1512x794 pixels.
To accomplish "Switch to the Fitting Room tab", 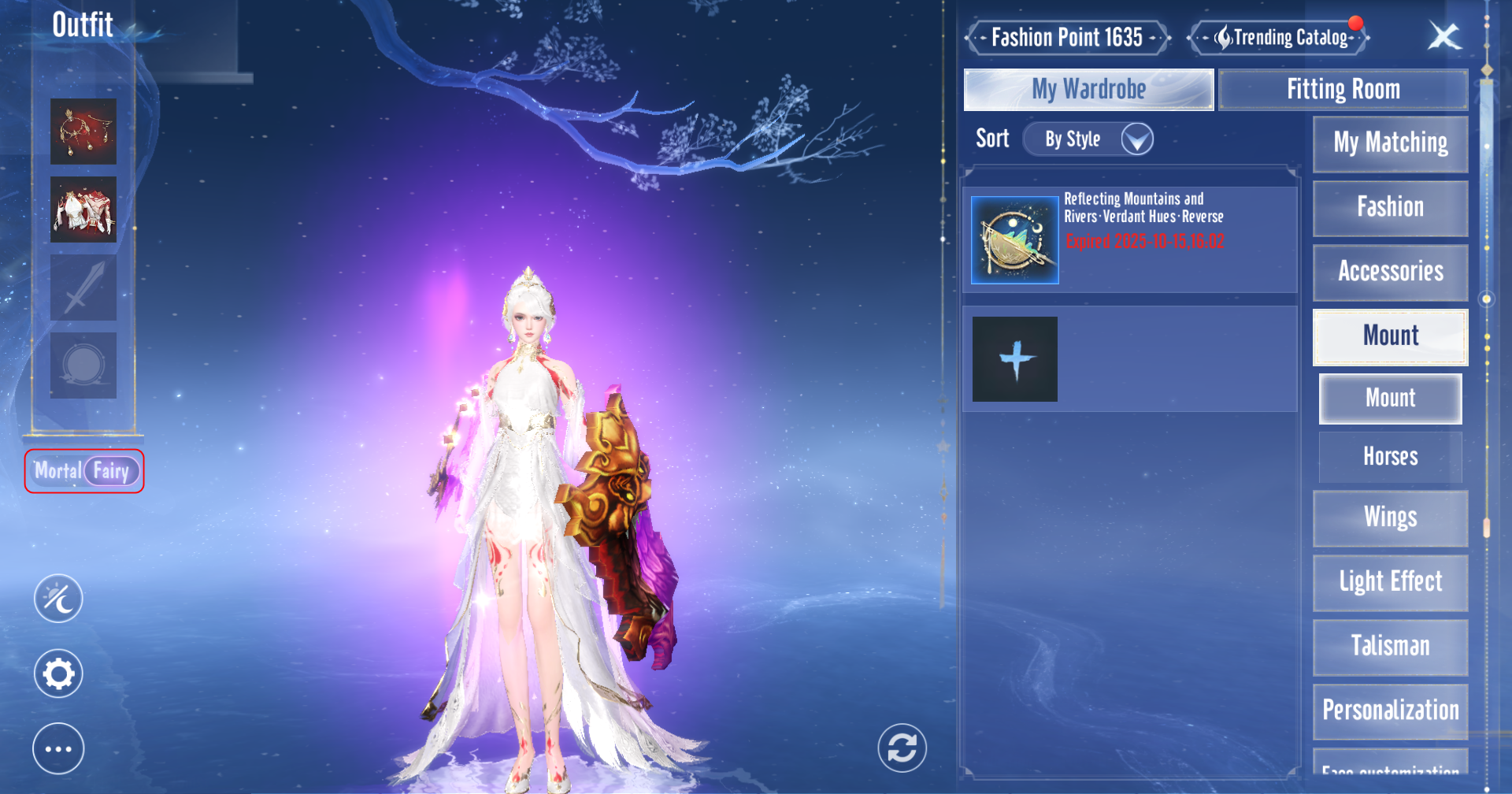I will (x=1343, y=90).
